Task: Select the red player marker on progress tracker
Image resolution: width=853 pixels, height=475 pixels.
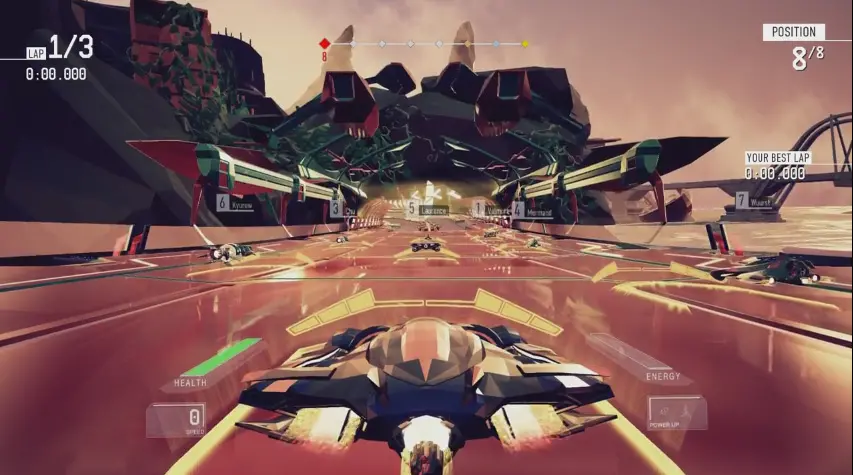Action: tap(324, 44)
